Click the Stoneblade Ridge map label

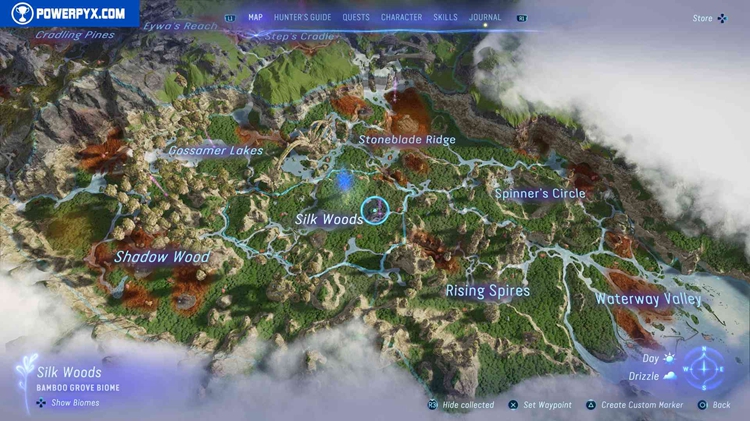click(407, 140)
